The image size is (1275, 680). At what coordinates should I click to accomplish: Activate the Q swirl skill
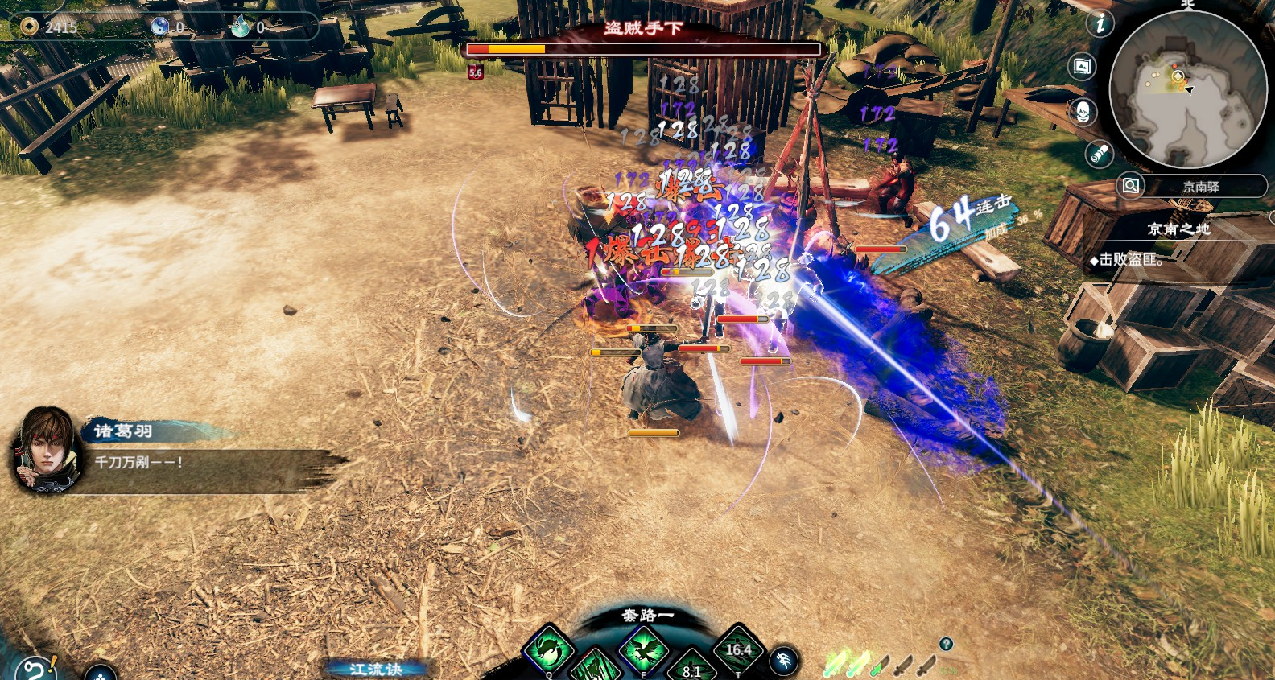549,650
